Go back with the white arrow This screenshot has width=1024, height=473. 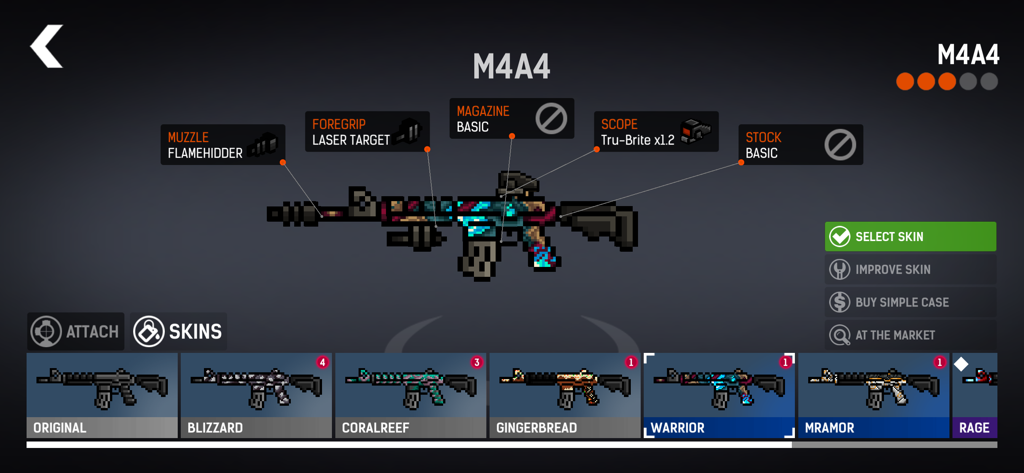click(x=47, y=47)
